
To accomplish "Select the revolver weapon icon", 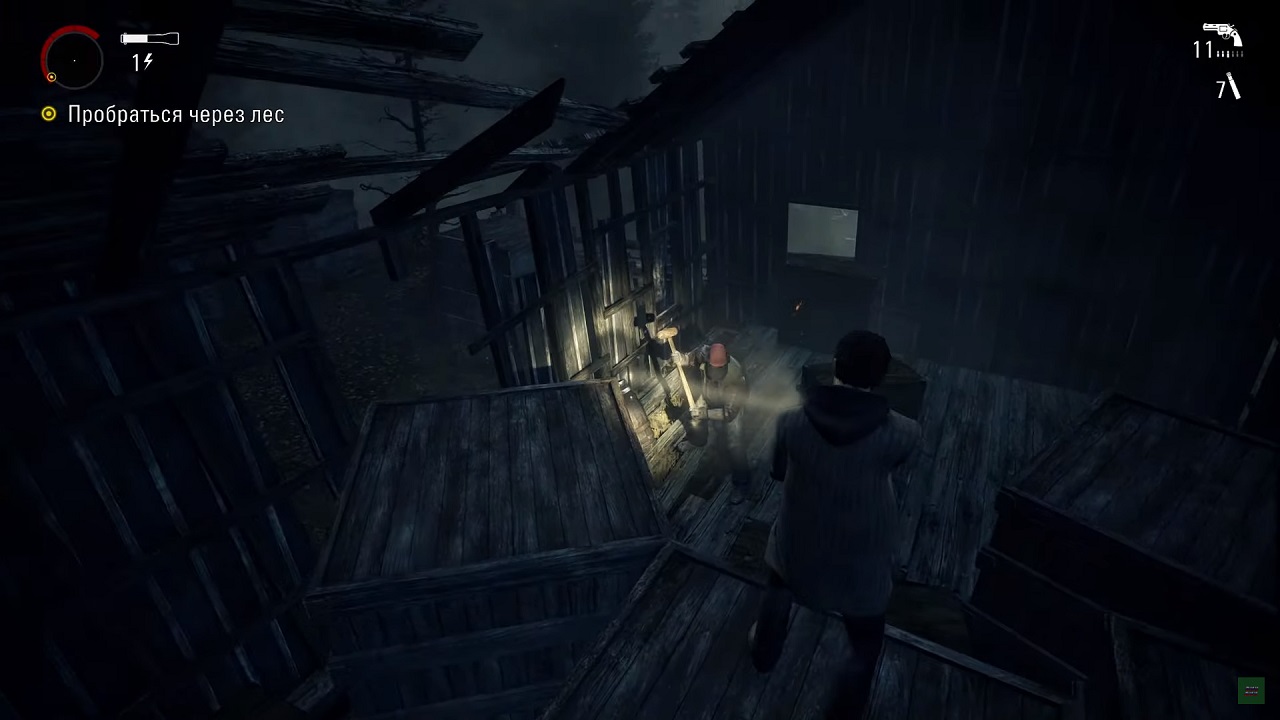I will click(1222, 32).
